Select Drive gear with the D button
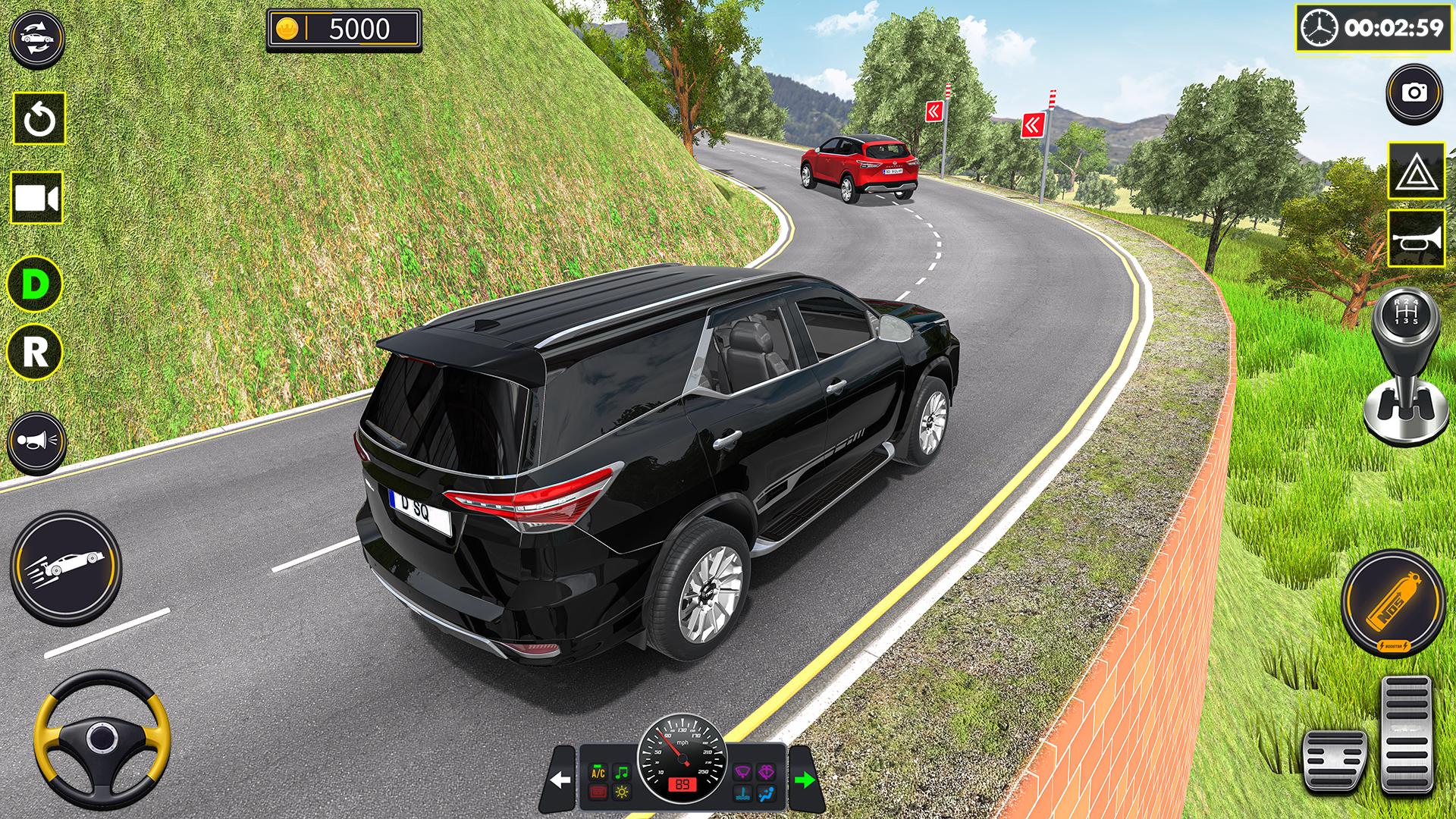The image size is (1456, 819). click(x=34, y=284)
